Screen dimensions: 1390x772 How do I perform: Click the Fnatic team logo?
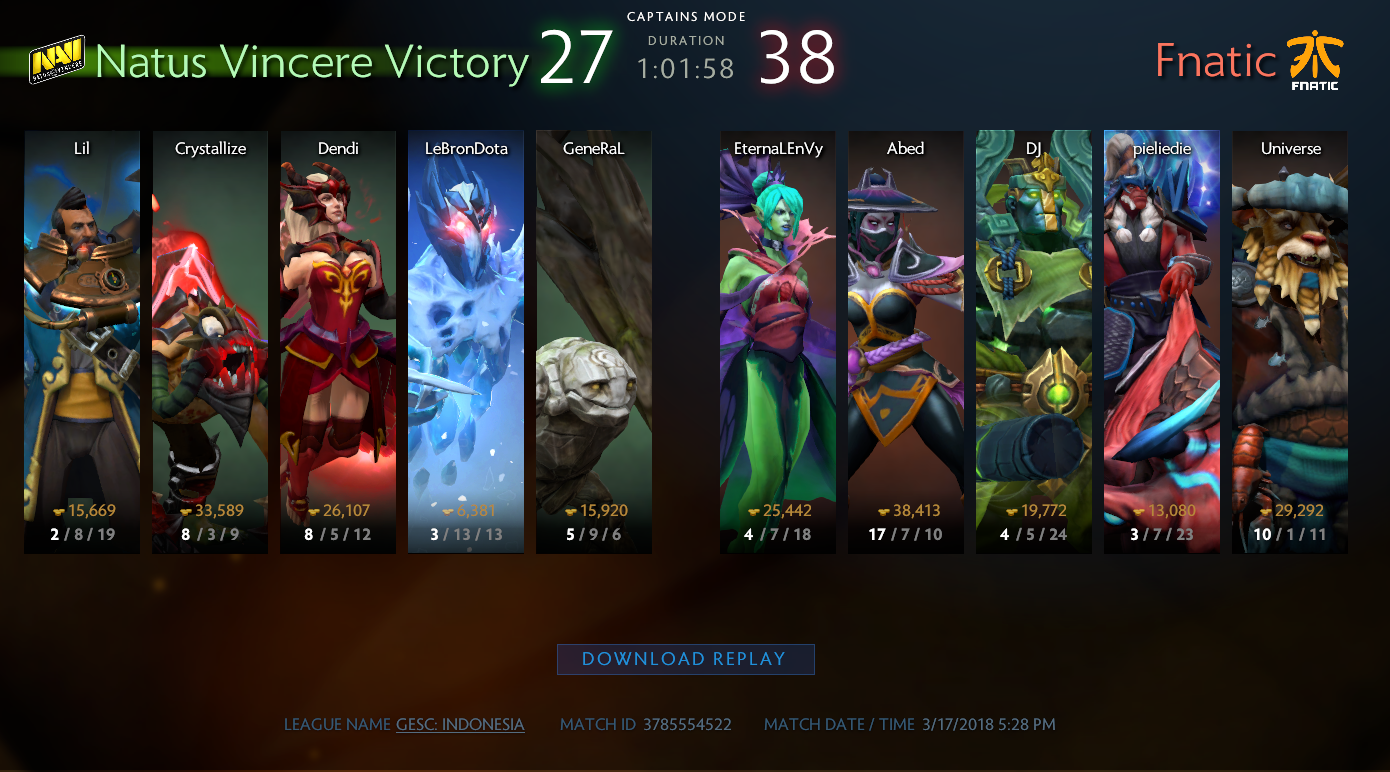(x=1314, y=60)
